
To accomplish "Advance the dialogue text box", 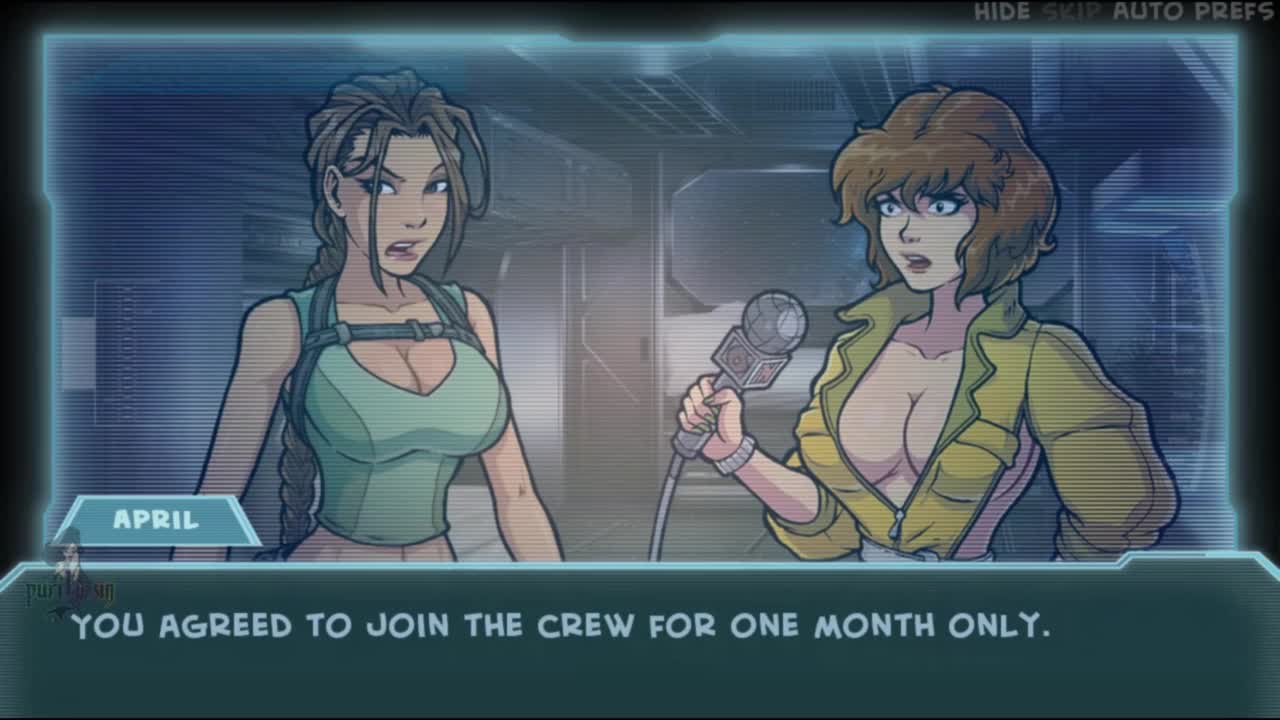I will (640, 640).
